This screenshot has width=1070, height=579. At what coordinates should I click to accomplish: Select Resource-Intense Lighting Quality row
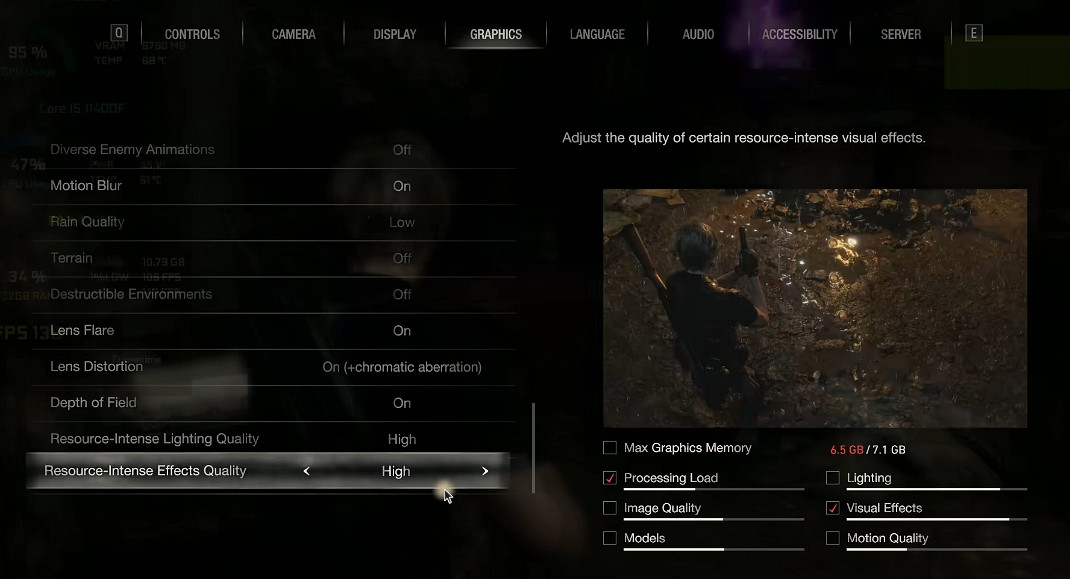pyautogui.click(x=270, y=439)
